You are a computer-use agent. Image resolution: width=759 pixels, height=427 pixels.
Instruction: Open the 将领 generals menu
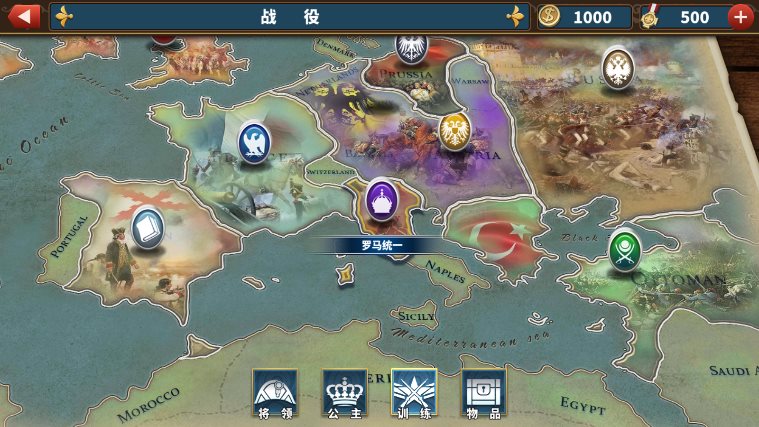click(274, 391)
